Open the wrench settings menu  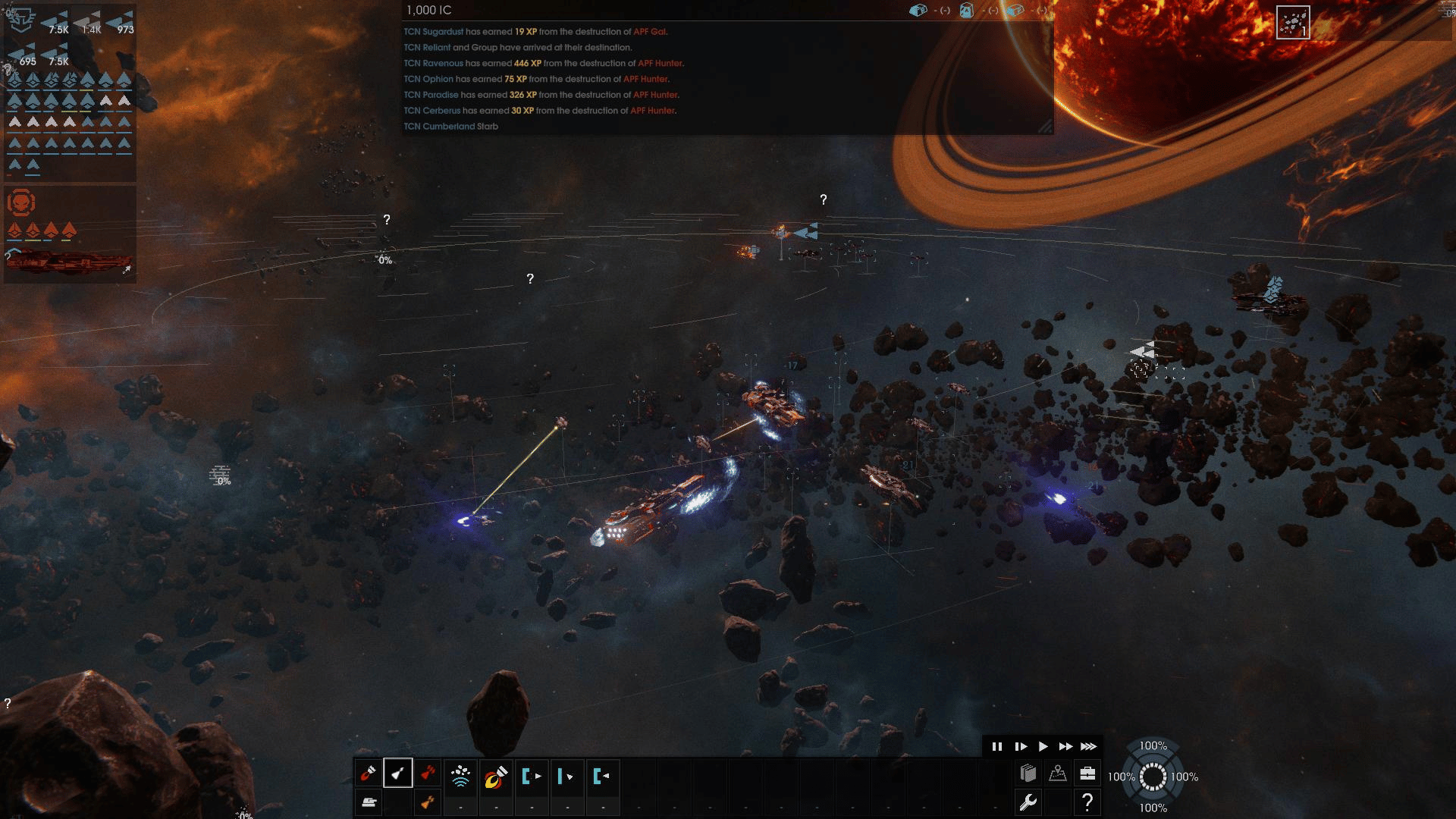(1028, 802)
